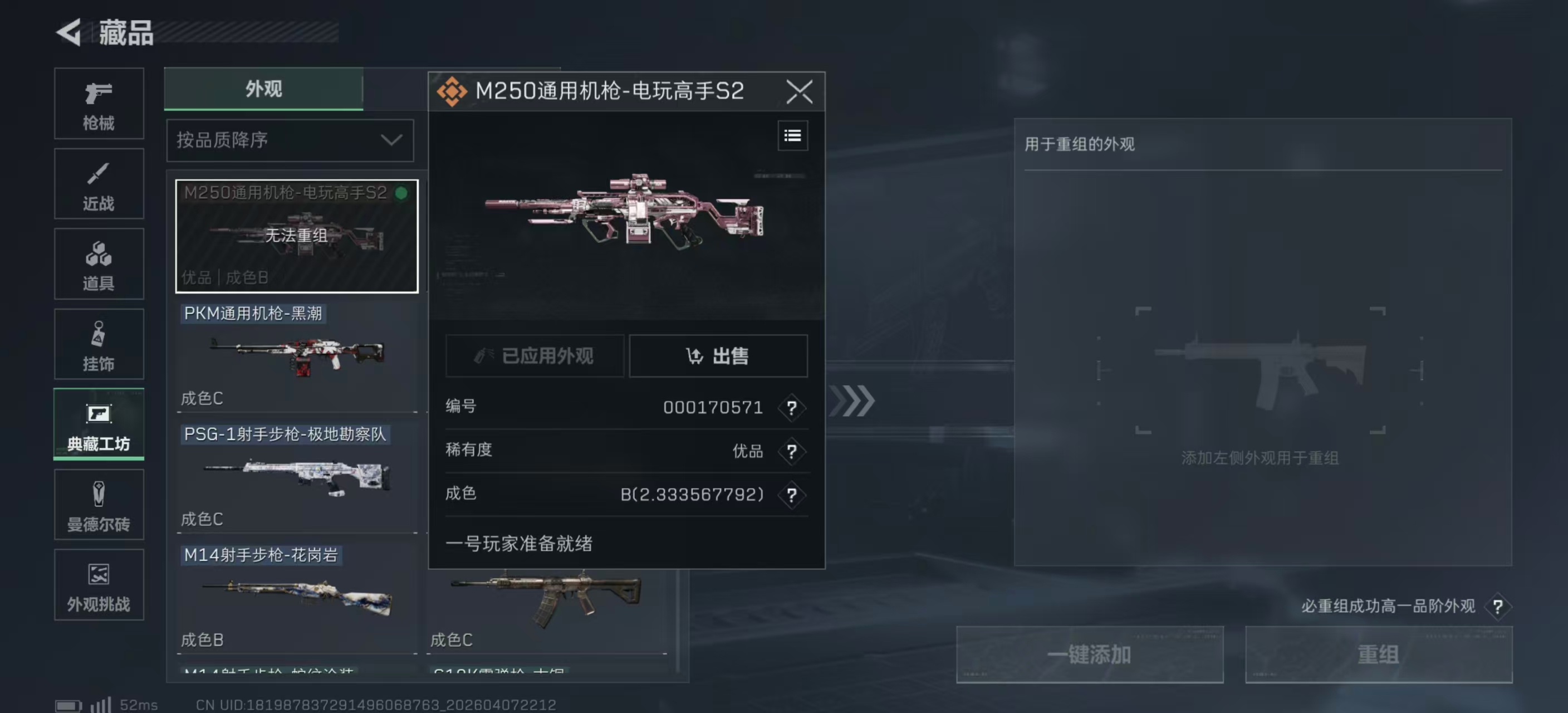Click the question mark beside 编号
1568x713 pixels.
792,408
